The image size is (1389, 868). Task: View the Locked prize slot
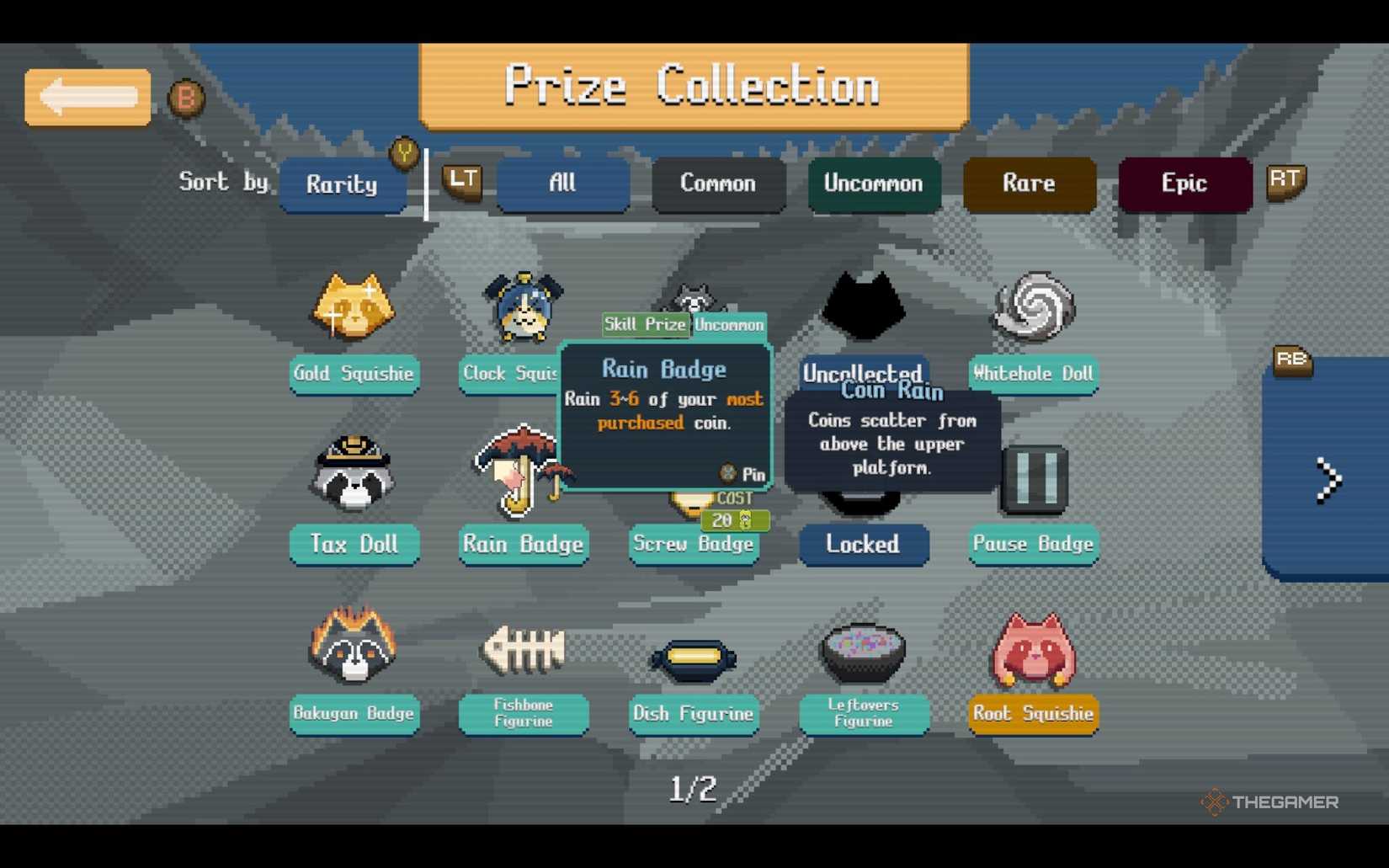pyautogui.click(x=864, y=546)
